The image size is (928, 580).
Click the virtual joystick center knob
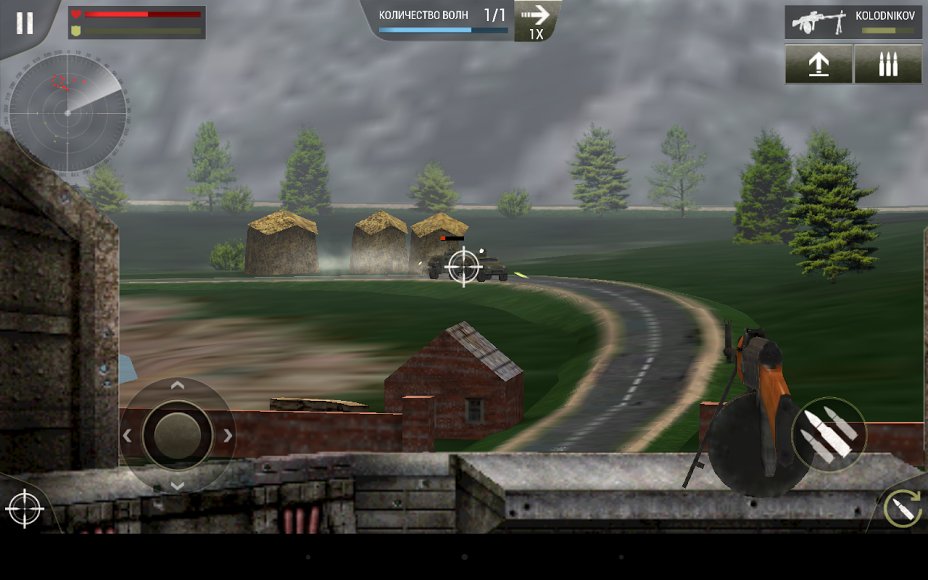point(177,435)
